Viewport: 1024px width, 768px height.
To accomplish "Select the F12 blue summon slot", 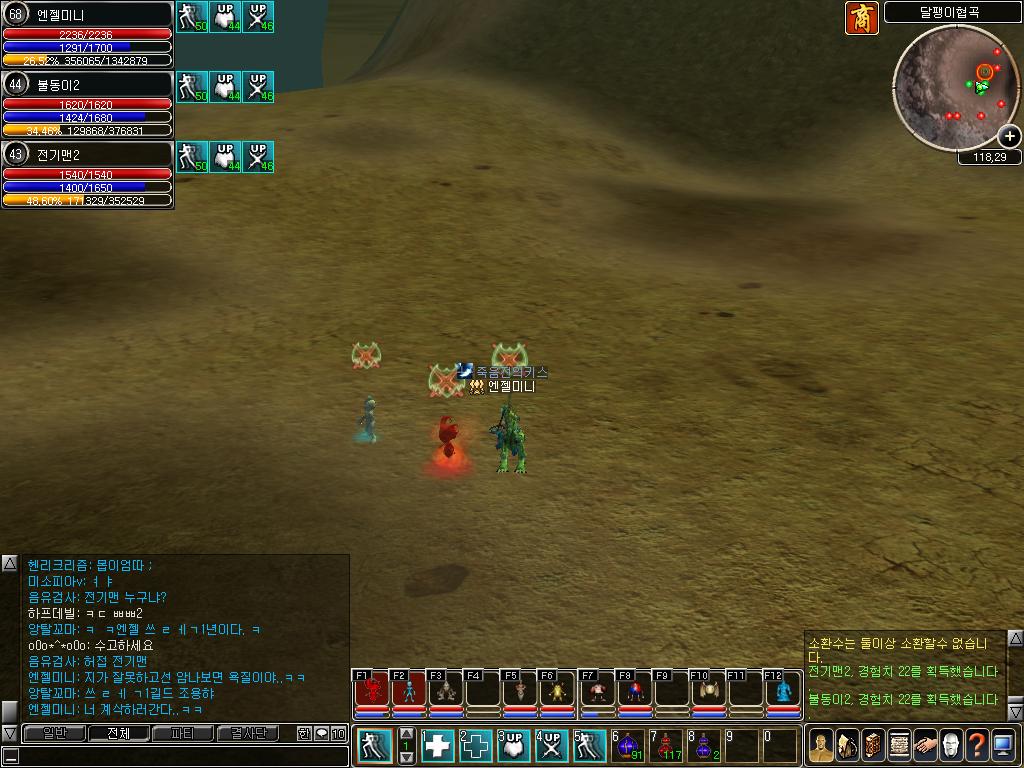I will coord(783,691).
